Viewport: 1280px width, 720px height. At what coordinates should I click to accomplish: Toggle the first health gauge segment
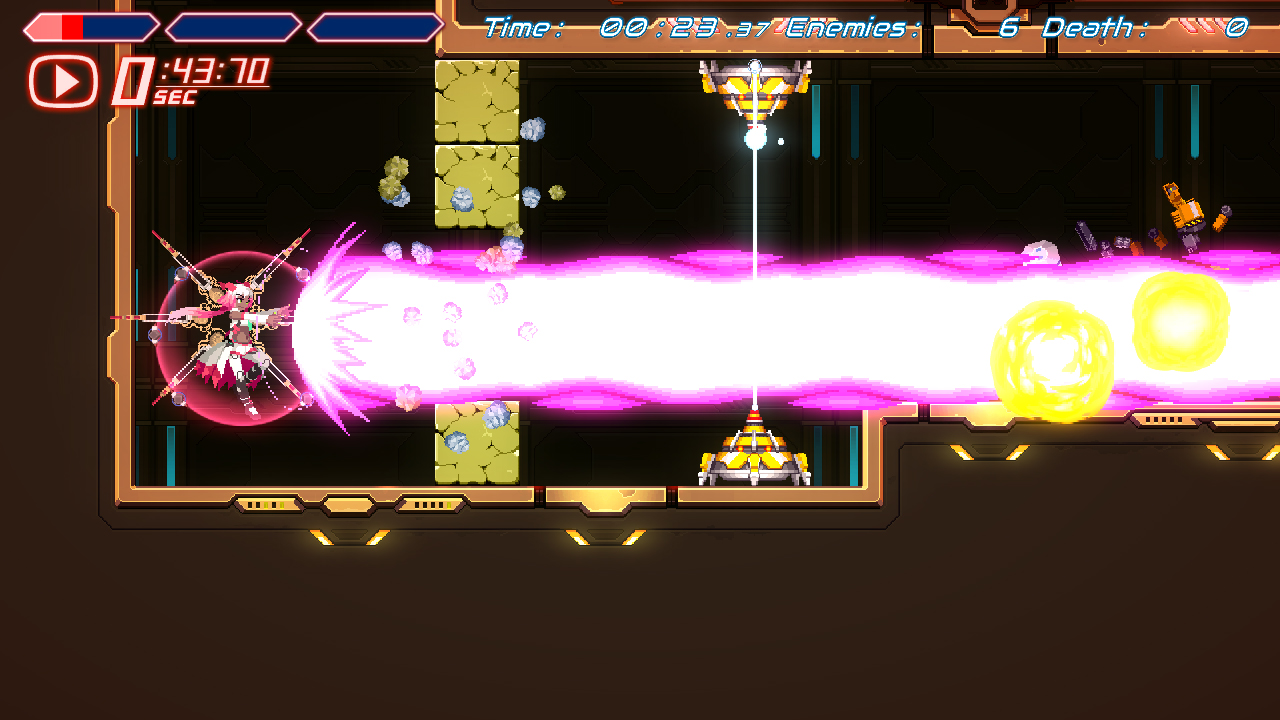click(90, 25)
